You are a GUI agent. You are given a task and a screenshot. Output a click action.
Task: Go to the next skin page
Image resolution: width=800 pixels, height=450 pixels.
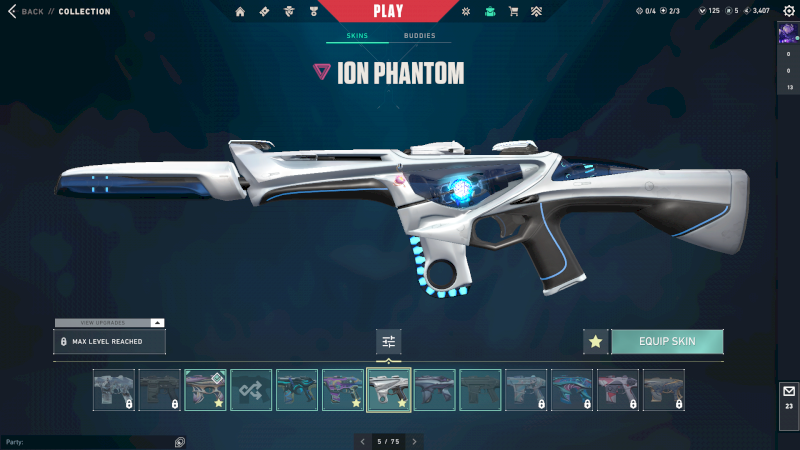point(414,441)
